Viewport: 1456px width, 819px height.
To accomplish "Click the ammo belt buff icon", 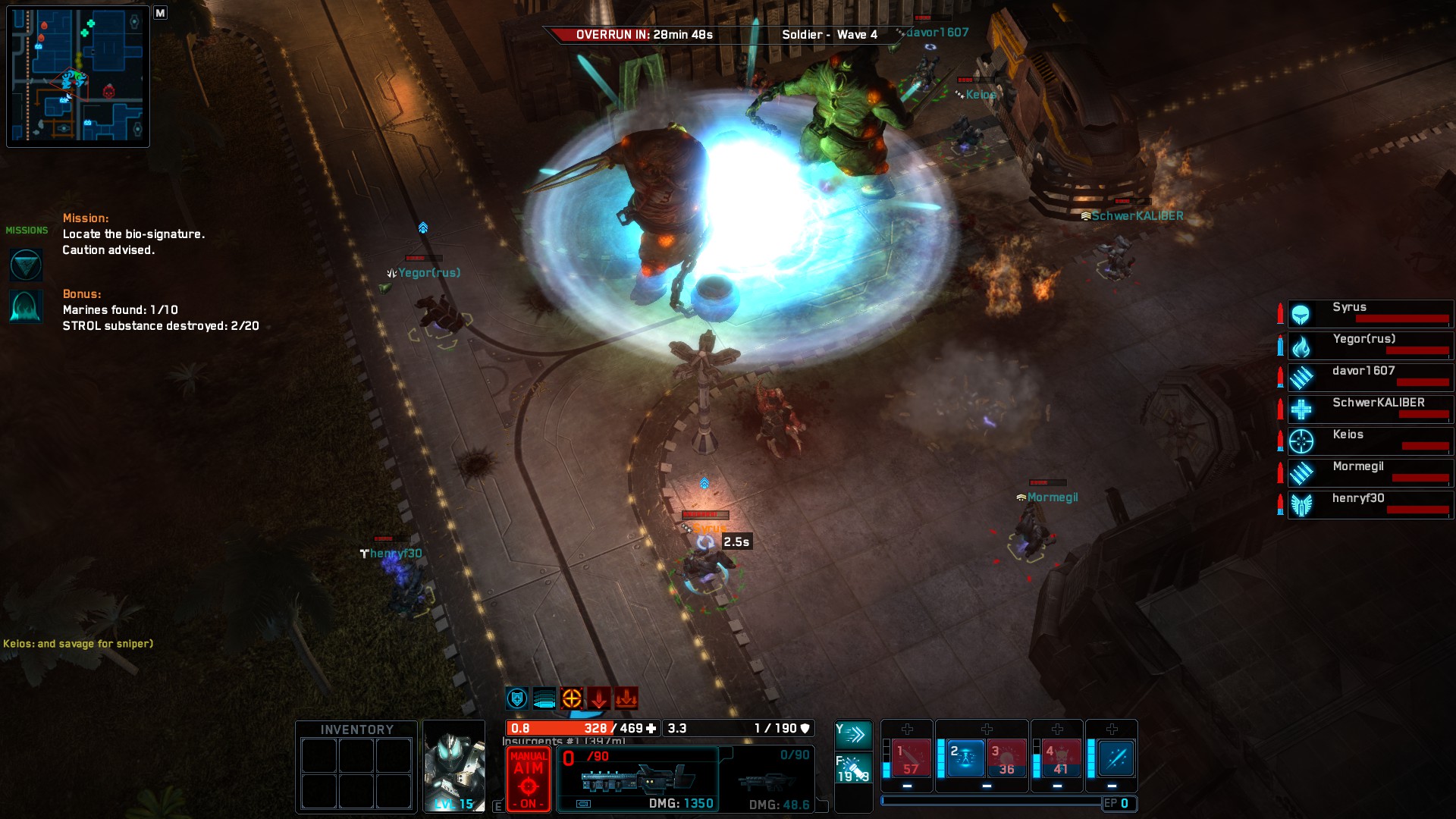I will pyautogui.click(x=544, y=698).
